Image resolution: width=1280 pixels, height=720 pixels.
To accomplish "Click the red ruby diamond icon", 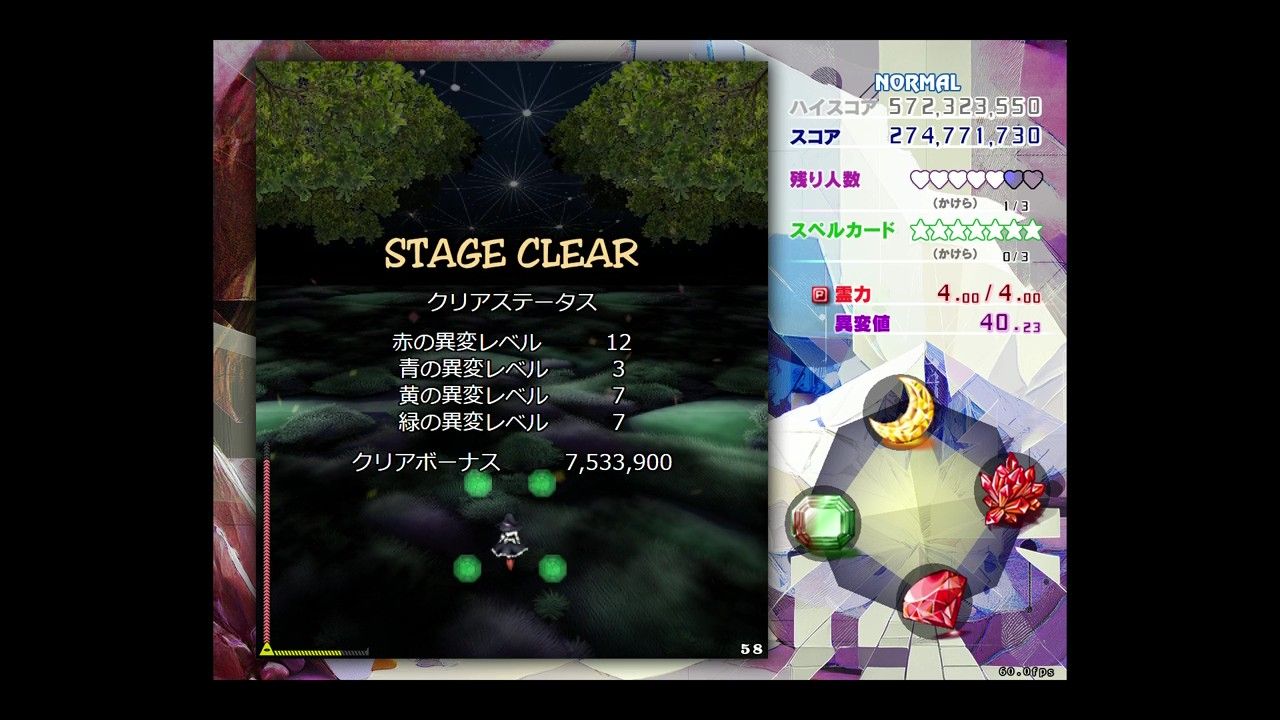I will 934,598.
